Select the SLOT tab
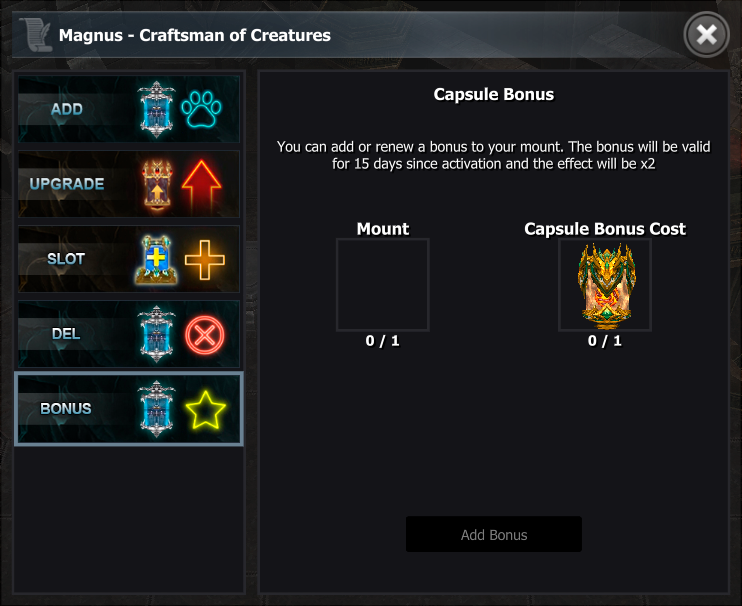Screen dimensions: 742x606 pyautogui.click(x=128, y=259)
